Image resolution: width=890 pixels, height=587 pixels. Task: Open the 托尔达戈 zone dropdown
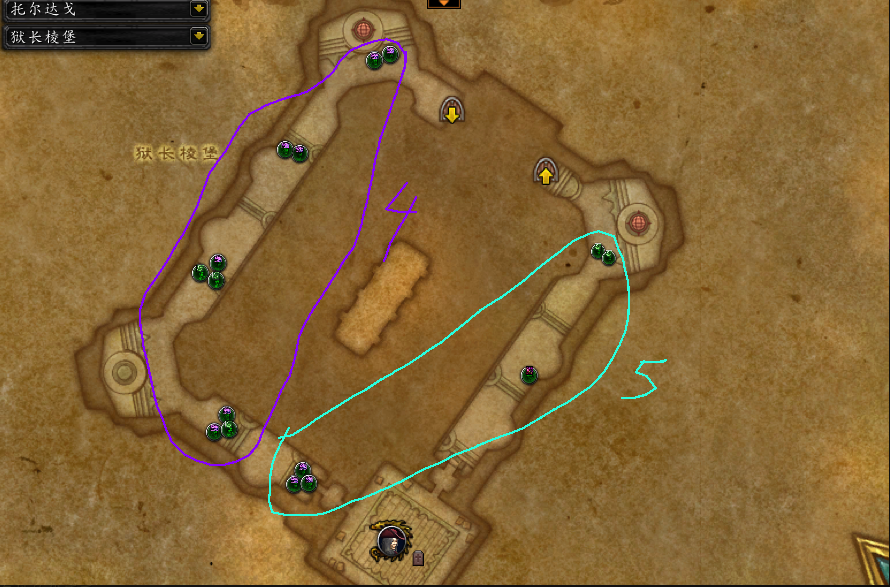point(199,9)
